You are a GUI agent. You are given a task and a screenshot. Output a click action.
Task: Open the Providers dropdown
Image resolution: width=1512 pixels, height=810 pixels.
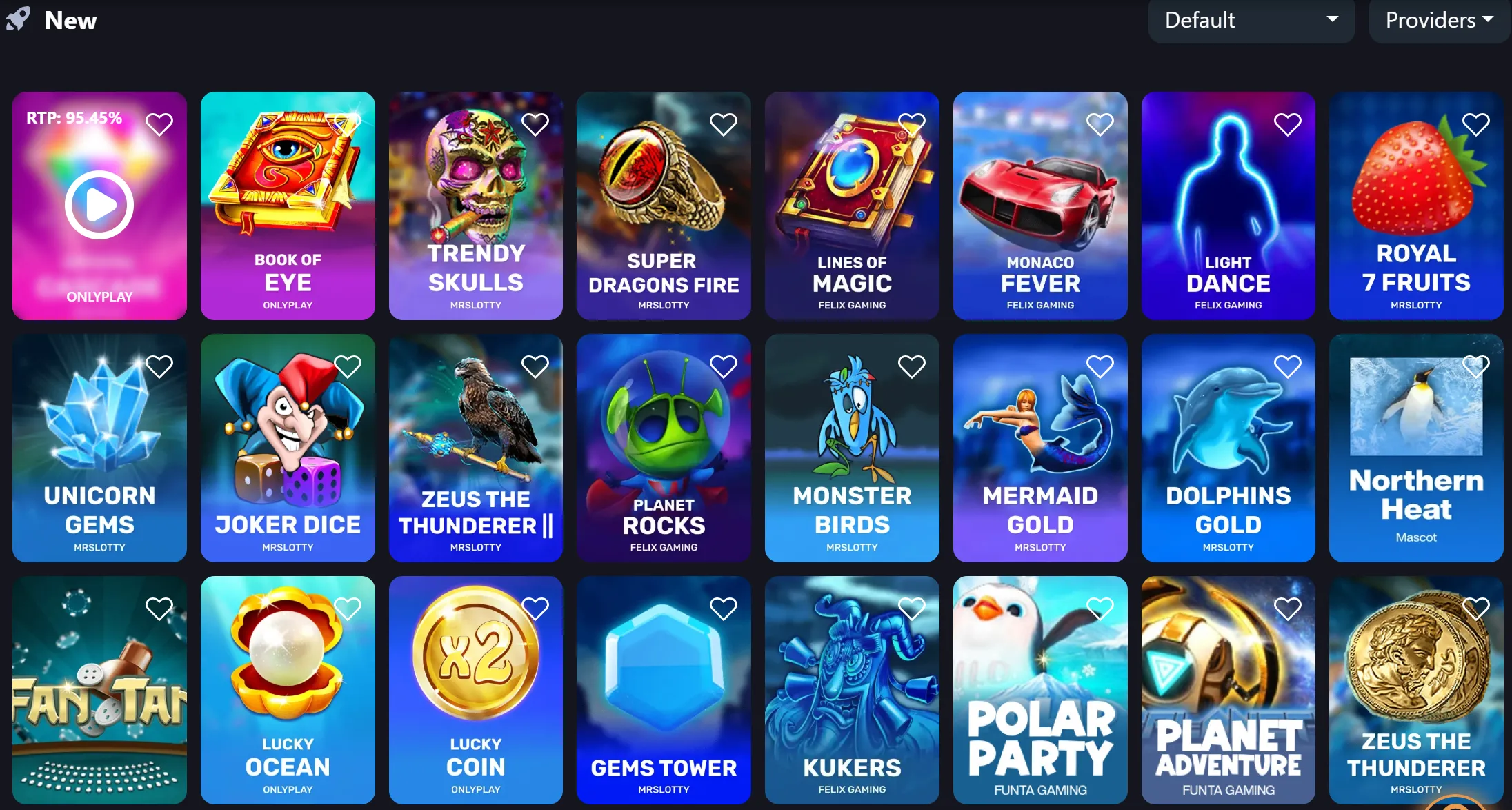coord(1438,21)
